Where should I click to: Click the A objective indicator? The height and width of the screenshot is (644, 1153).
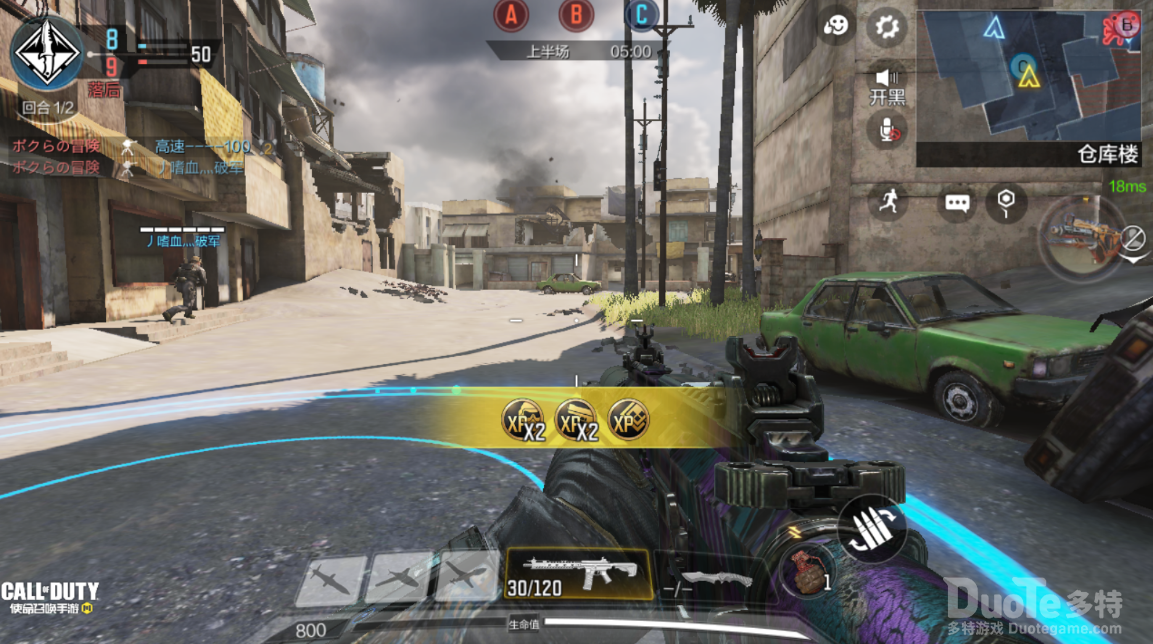[512, 15]
